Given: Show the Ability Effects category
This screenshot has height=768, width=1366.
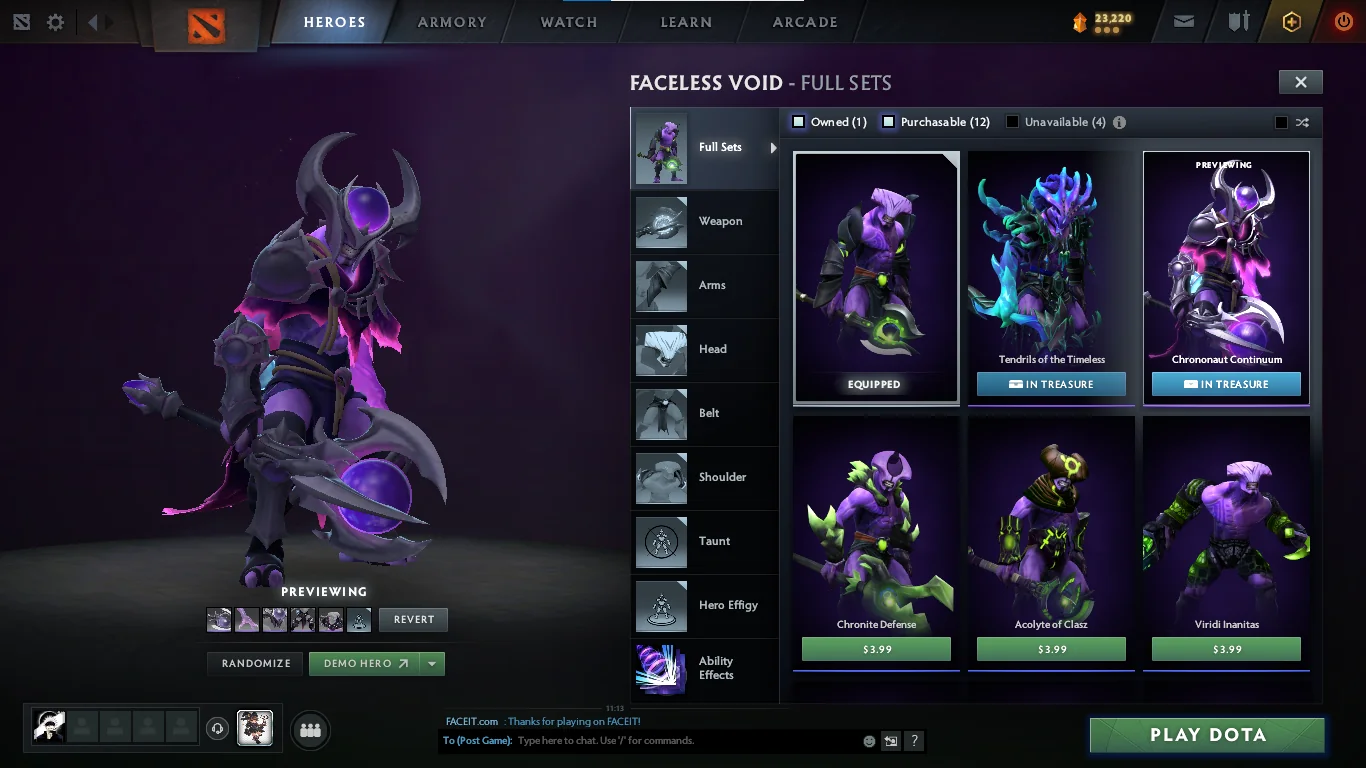Looking at the screenshot, I should pos(704,668).
